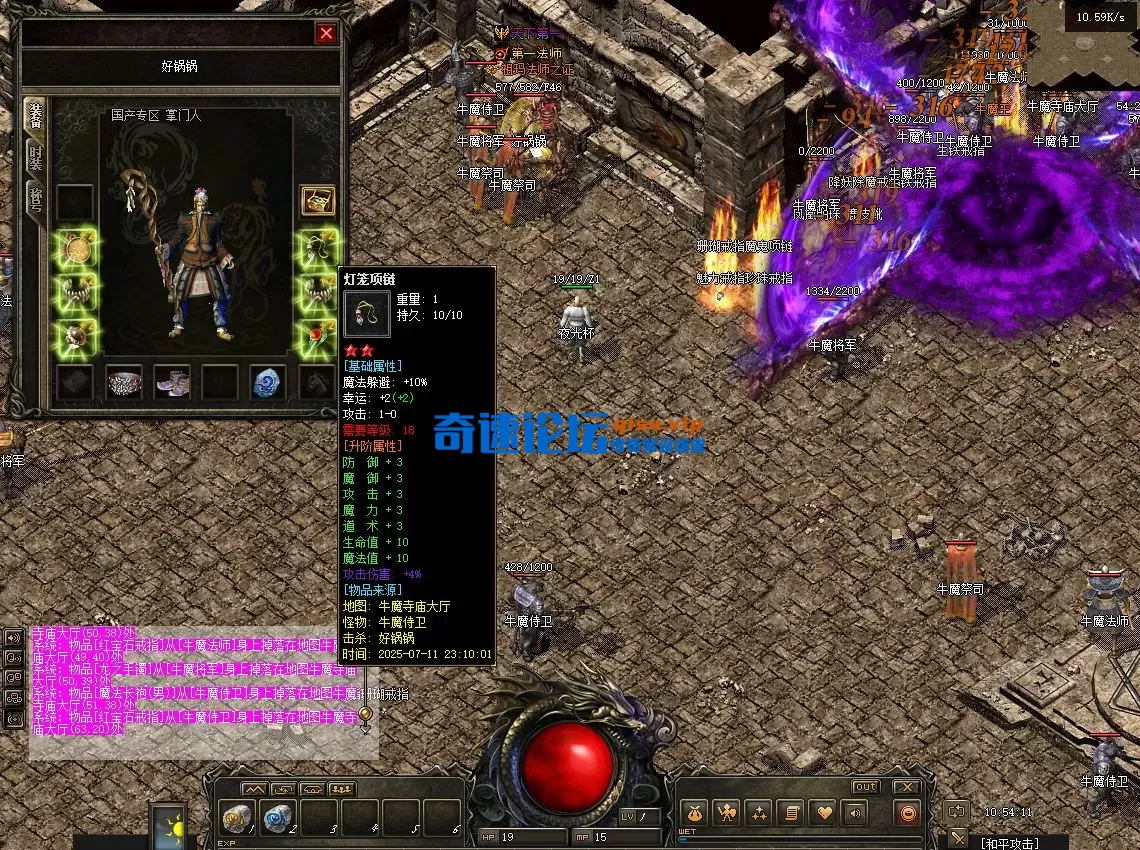This screenshot has width=1140, height=850.
Task: Click the out button above the menu bar
Action: tap(865, 787)
